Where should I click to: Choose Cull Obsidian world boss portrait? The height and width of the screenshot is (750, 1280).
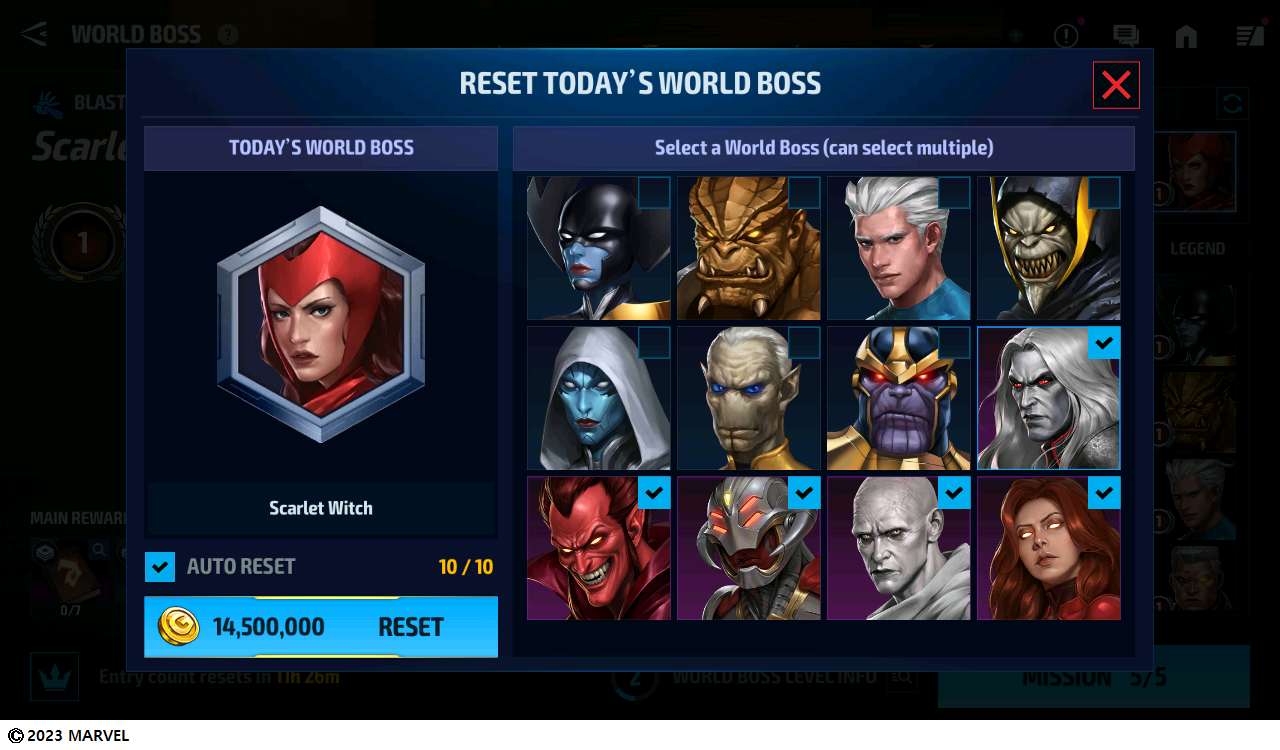[x=748, y=248]
